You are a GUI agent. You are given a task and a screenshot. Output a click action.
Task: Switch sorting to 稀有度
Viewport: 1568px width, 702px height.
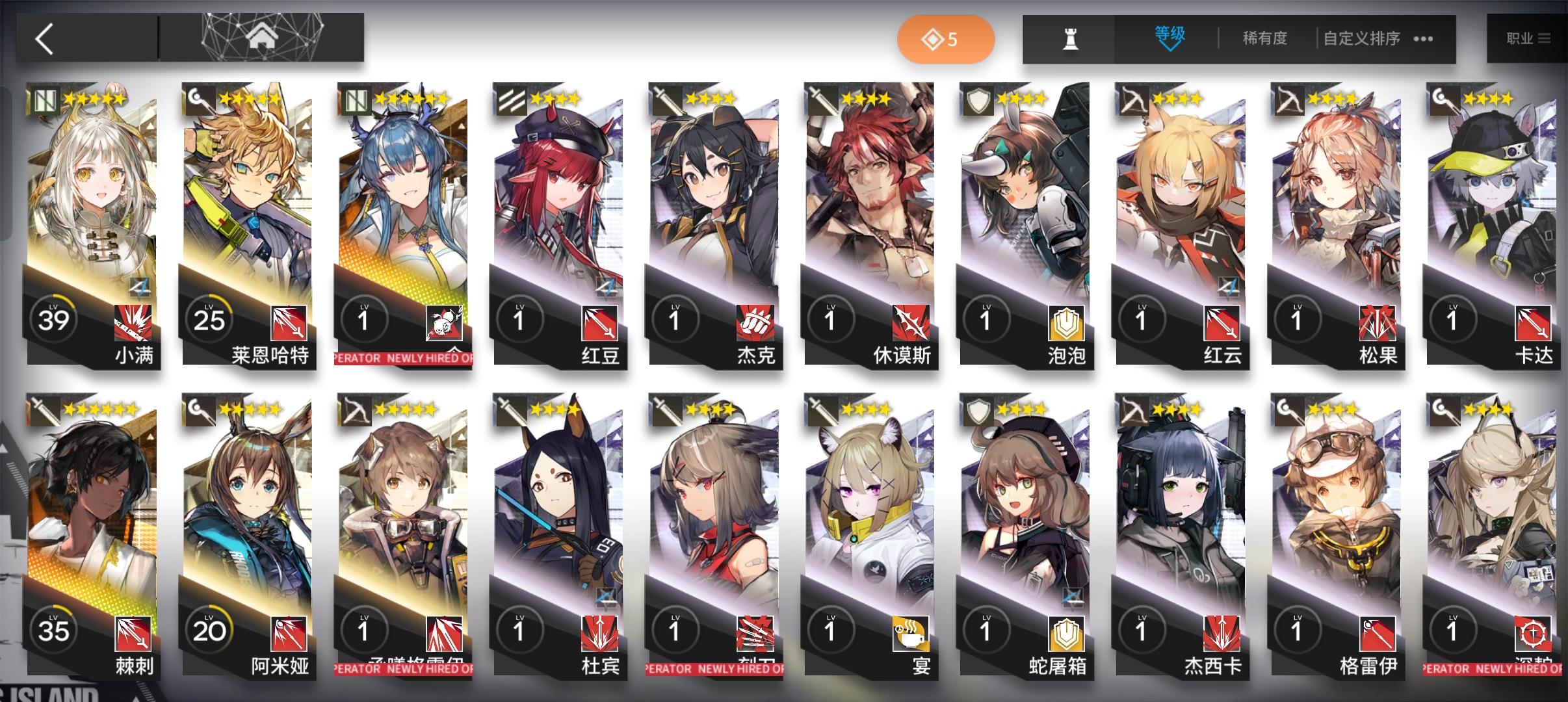pos(1264,38)
